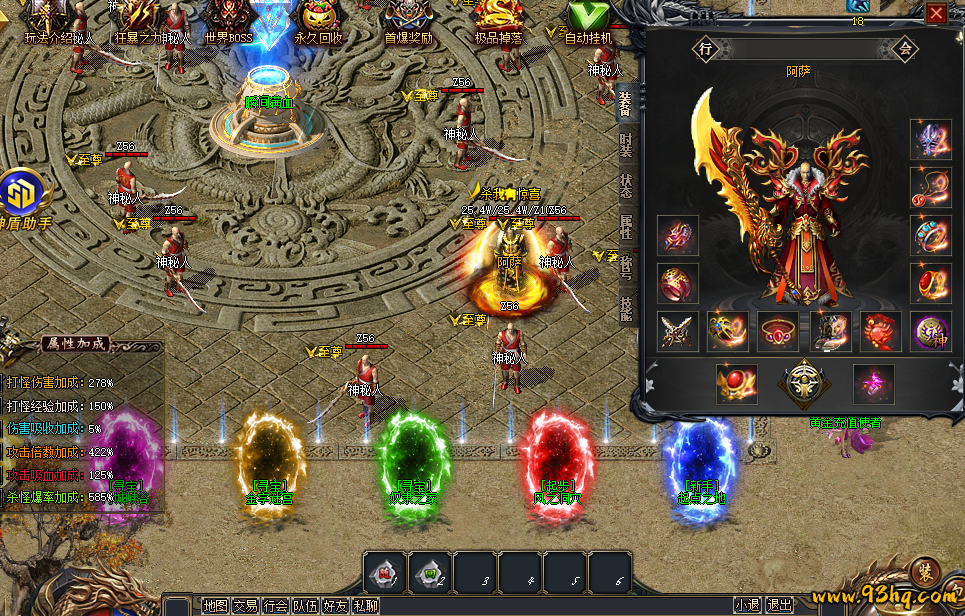This screenshot has height=616, width=965.
Task: Open the 交易 (trade) button
Action: (x=245, y=605)
